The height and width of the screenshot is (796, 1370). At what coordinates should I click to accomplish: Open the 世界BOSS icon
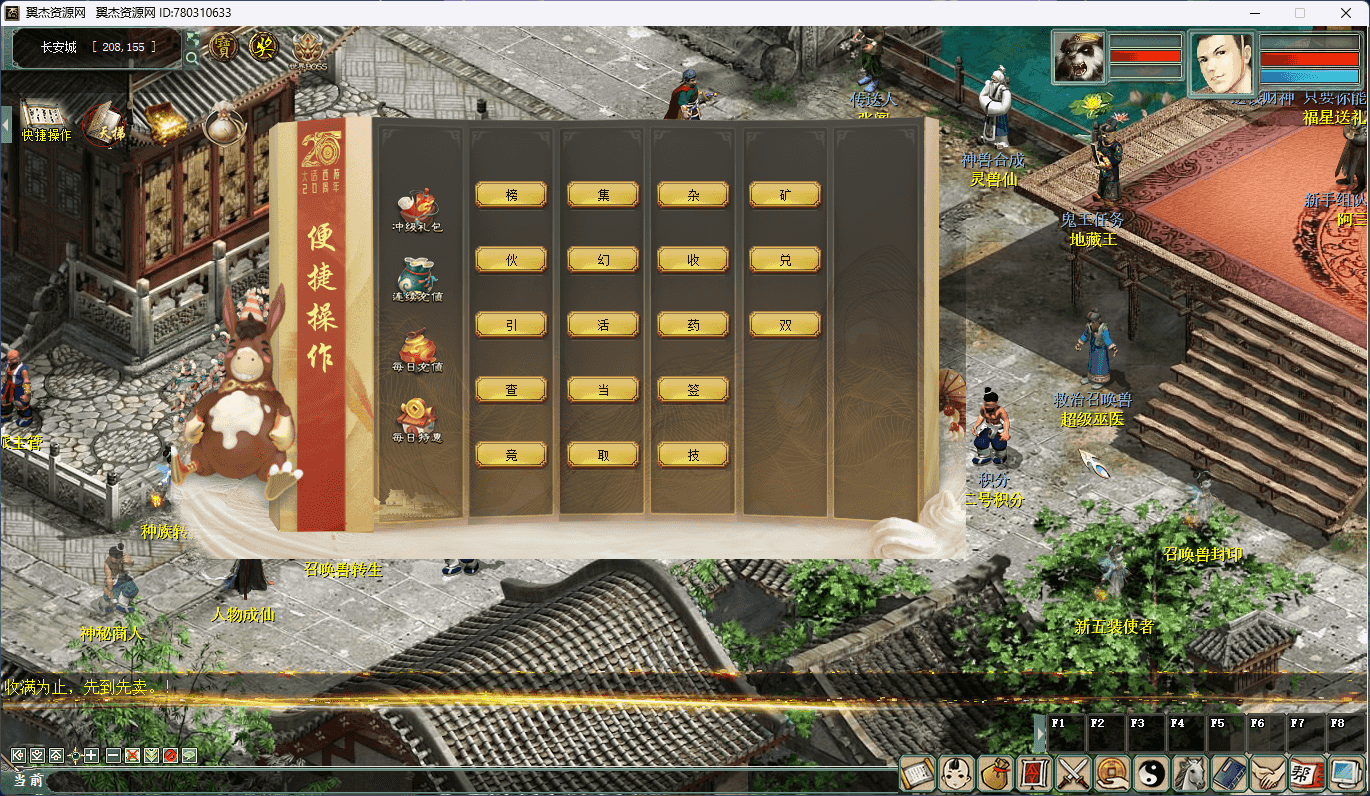pyautogui.click(x=309, y=49)
